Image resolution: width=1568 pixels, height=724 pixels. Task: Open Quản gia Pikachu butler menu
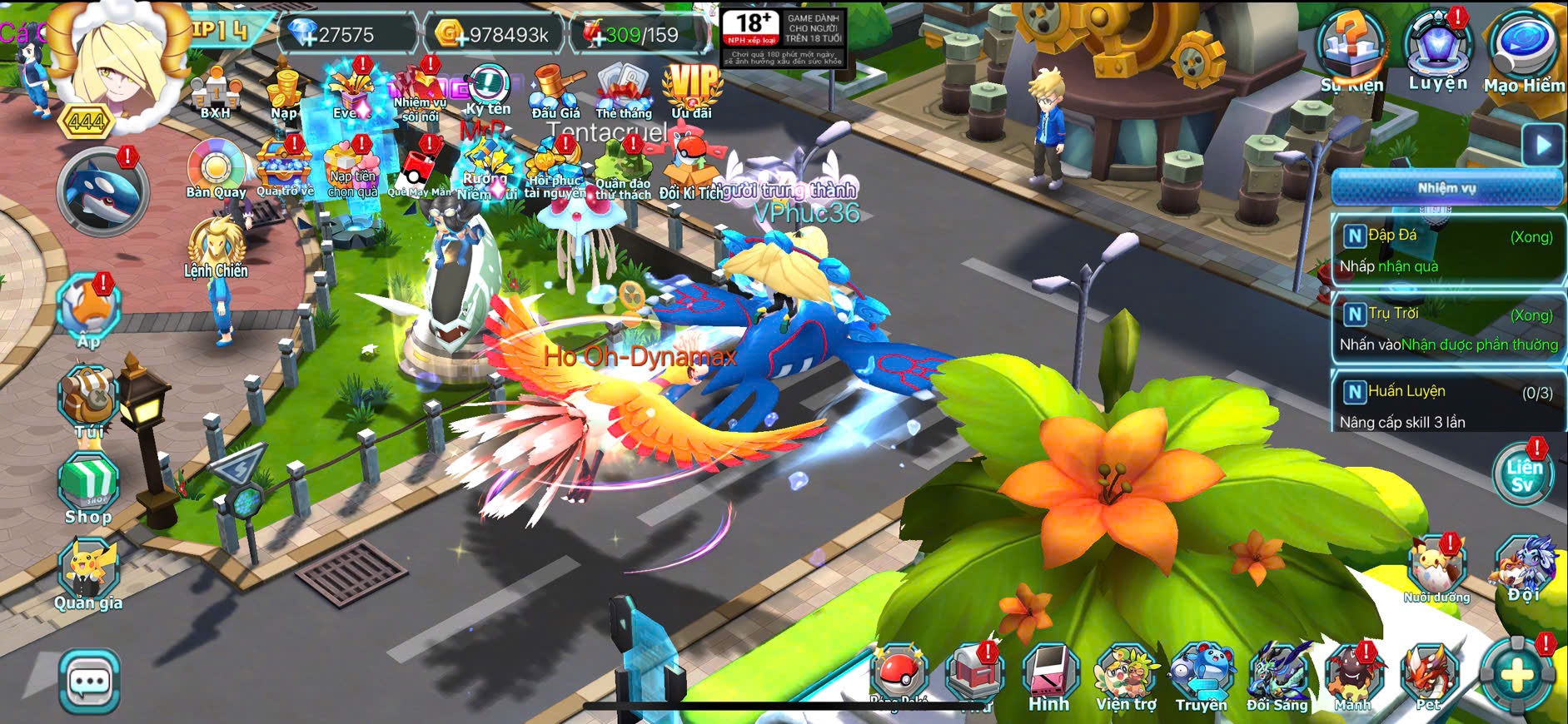tap(88, 573)
